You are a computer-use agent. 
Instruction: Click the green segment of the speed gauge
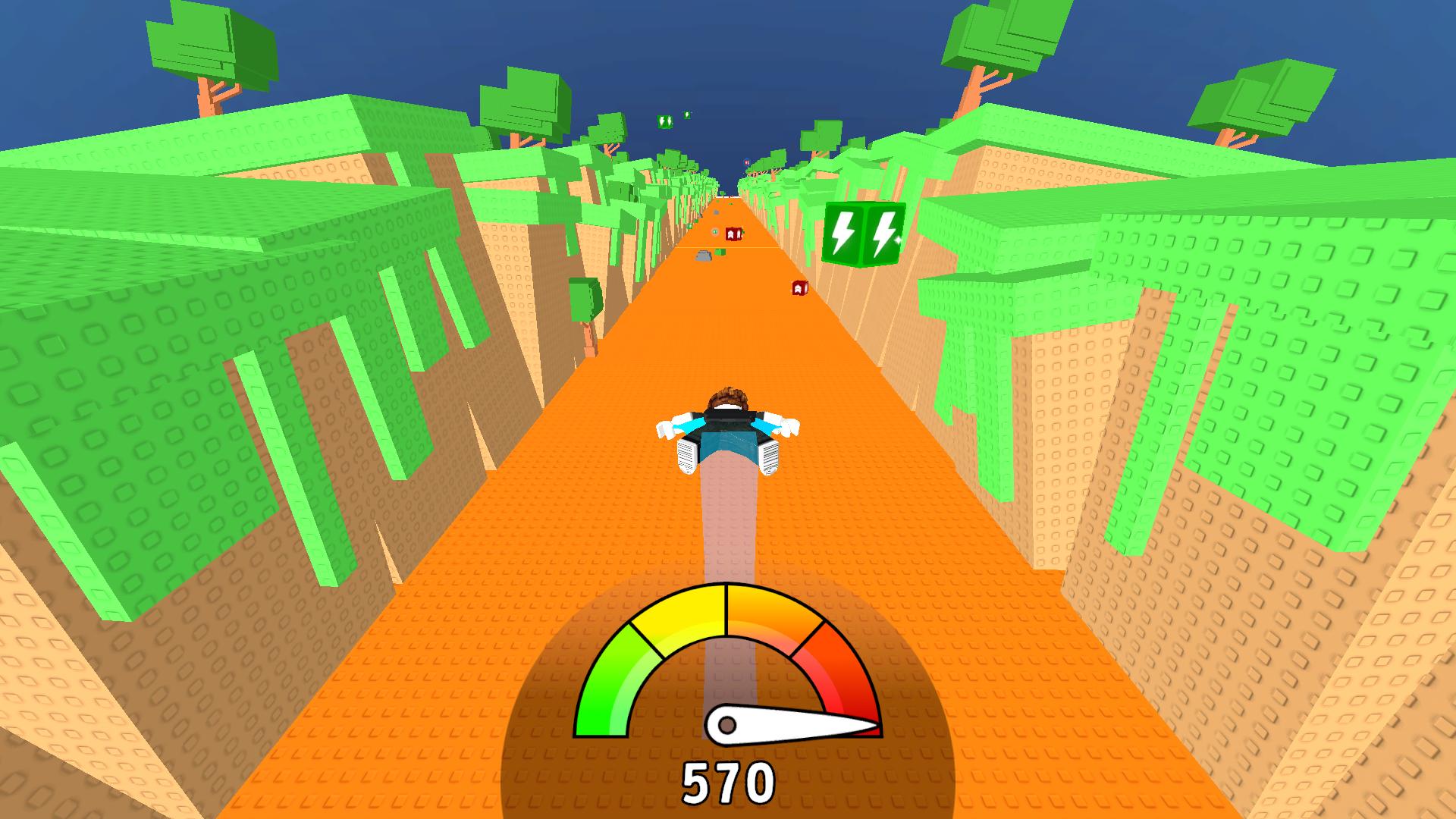607,682
